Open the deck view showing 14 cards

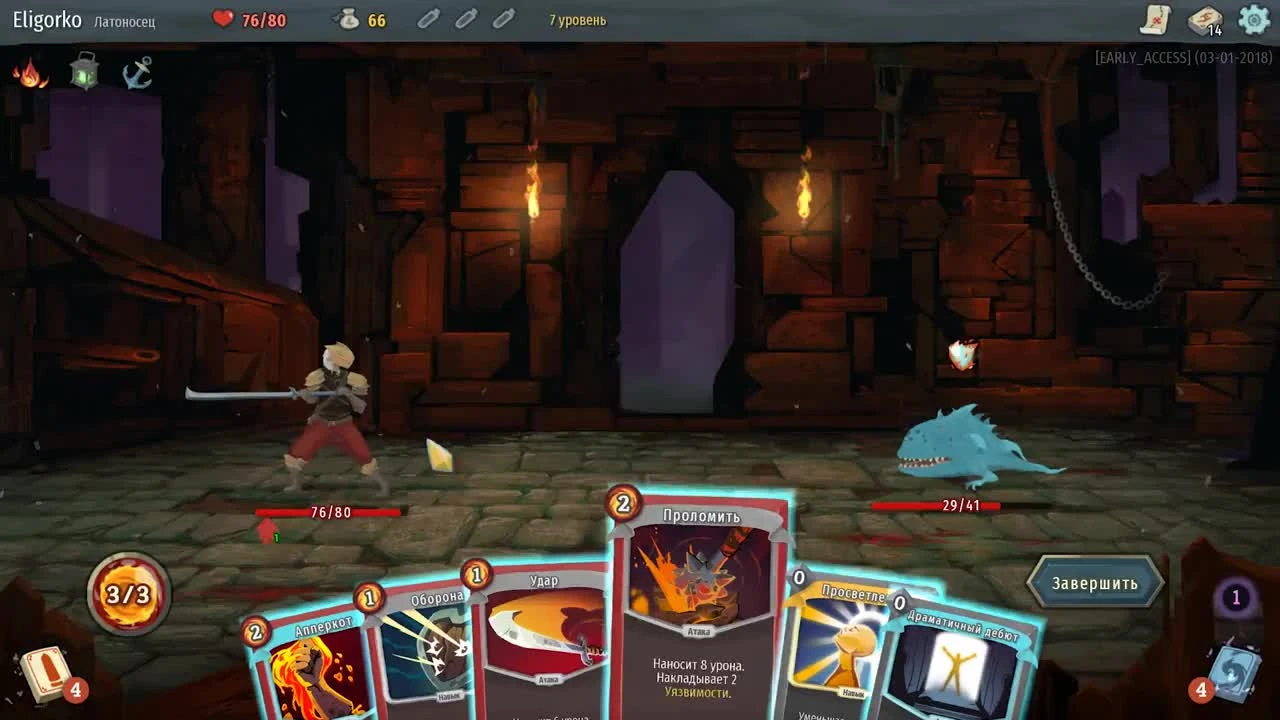pos(1205,20)
